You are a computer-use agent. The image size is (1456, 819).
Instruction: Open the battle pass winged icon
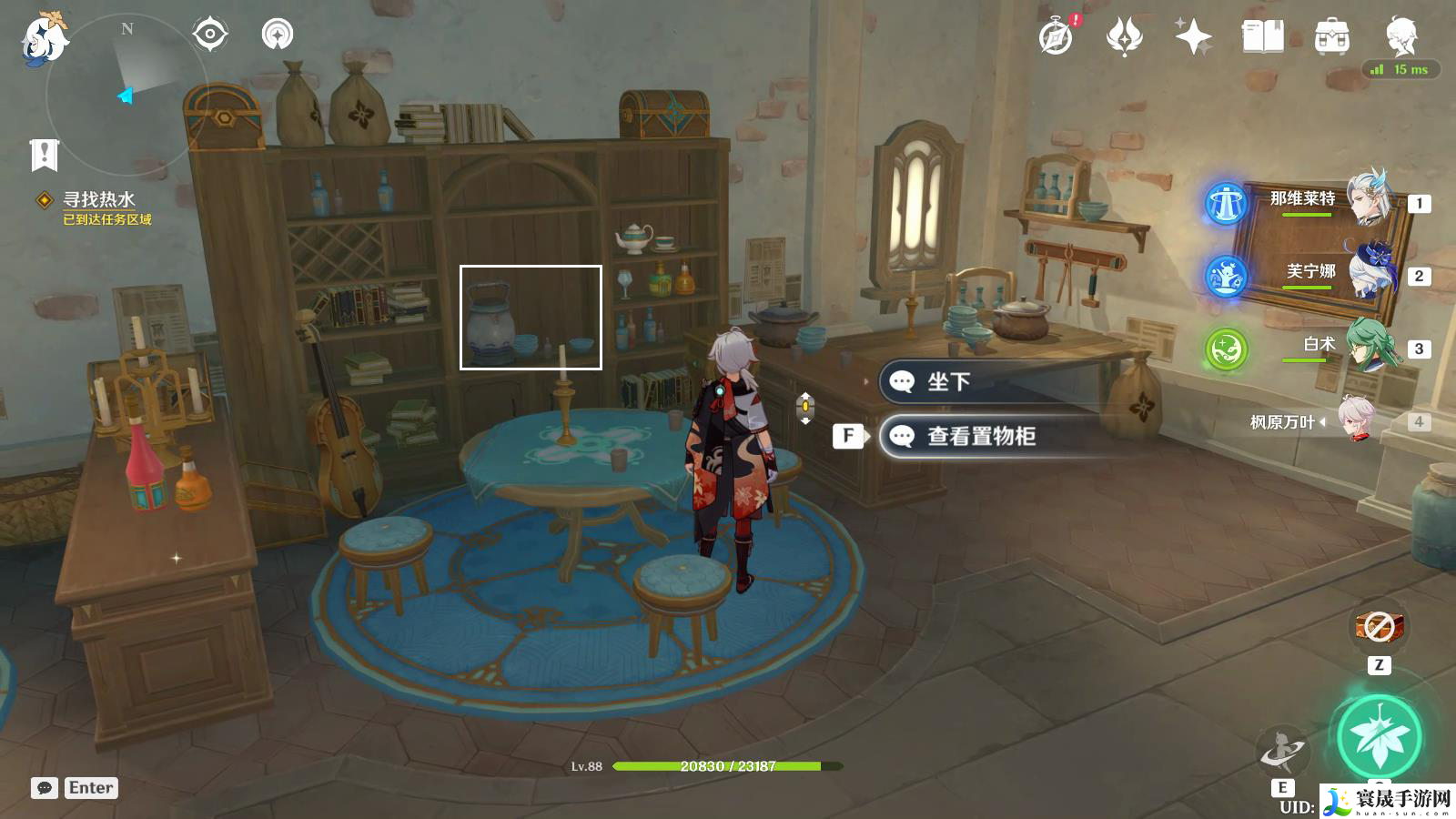coord(1125,37)
